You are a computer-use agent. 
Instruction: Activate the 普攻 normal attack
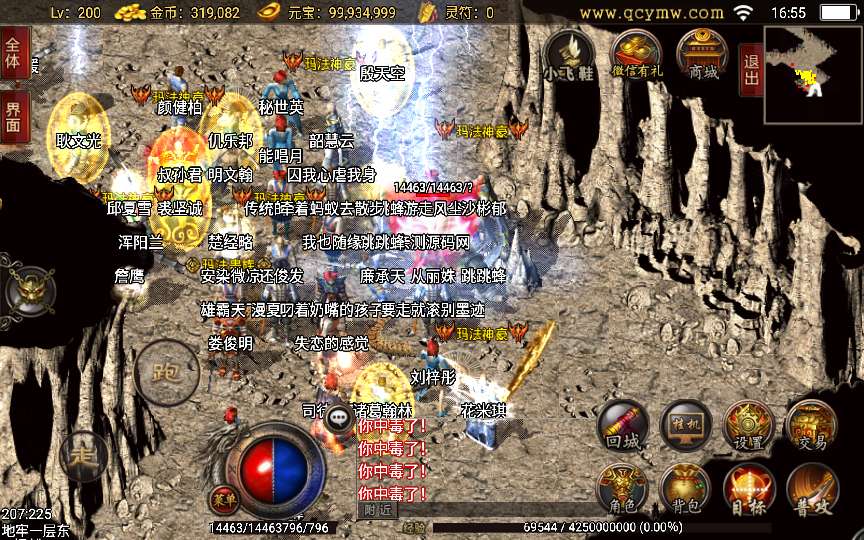coord(810,486)
